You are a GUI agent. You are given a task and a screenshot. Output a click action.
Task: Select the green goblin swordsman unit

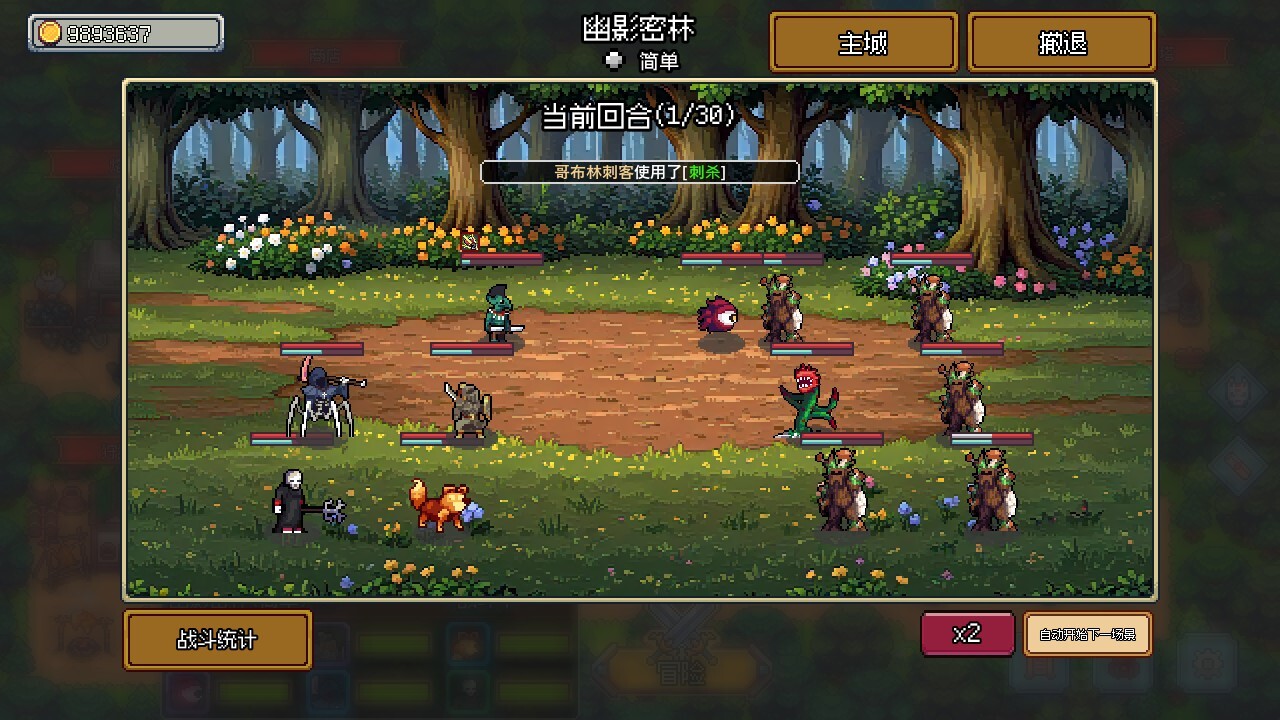[496, 310]
